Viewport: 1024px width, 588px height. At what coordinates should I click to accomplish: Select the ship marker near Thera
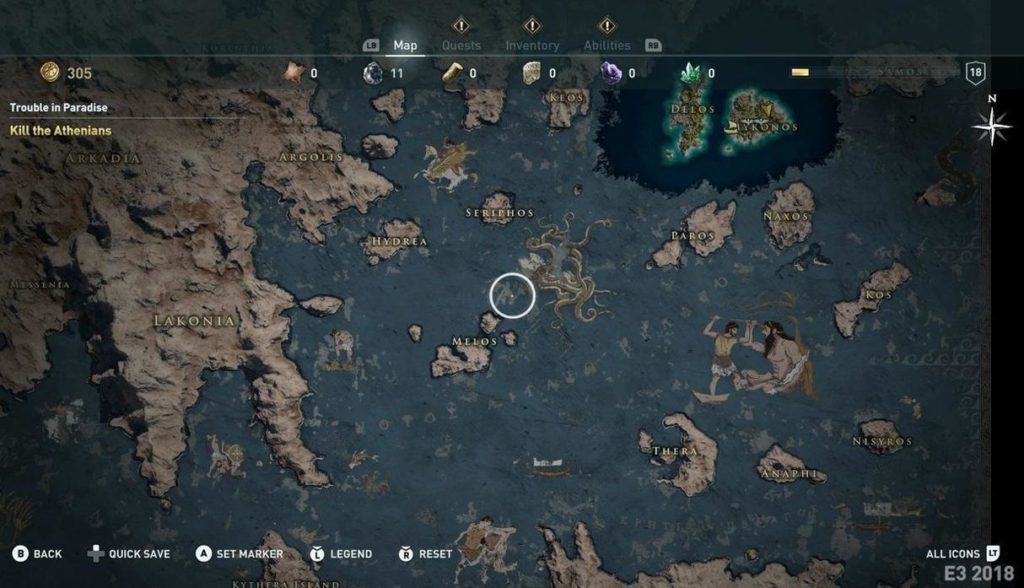pos(549,466)
